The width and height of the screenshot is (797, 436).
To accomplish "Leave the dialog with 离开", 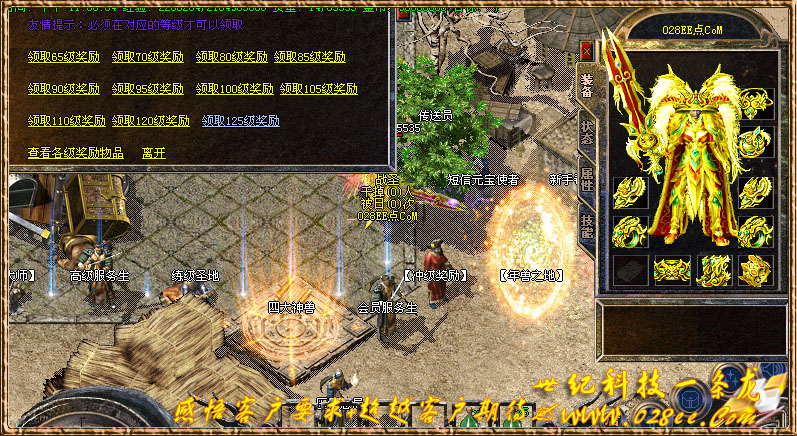I will (x=154, y=153).
